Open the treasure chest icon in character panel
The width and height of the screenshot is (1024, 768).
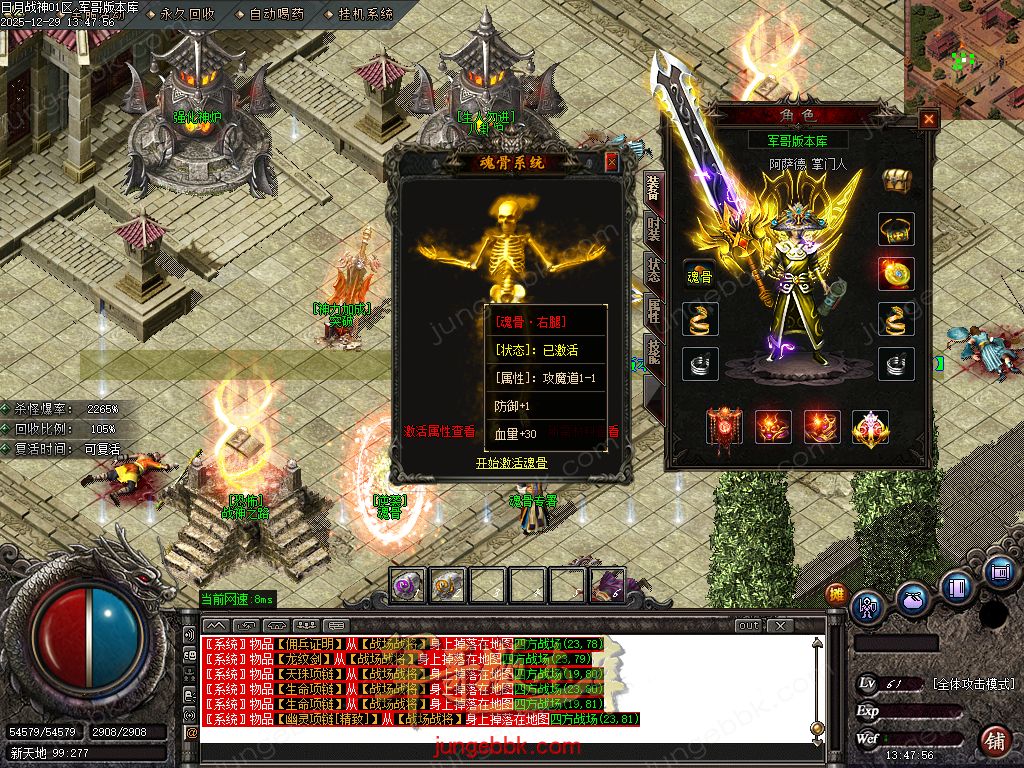click(896, 181)
